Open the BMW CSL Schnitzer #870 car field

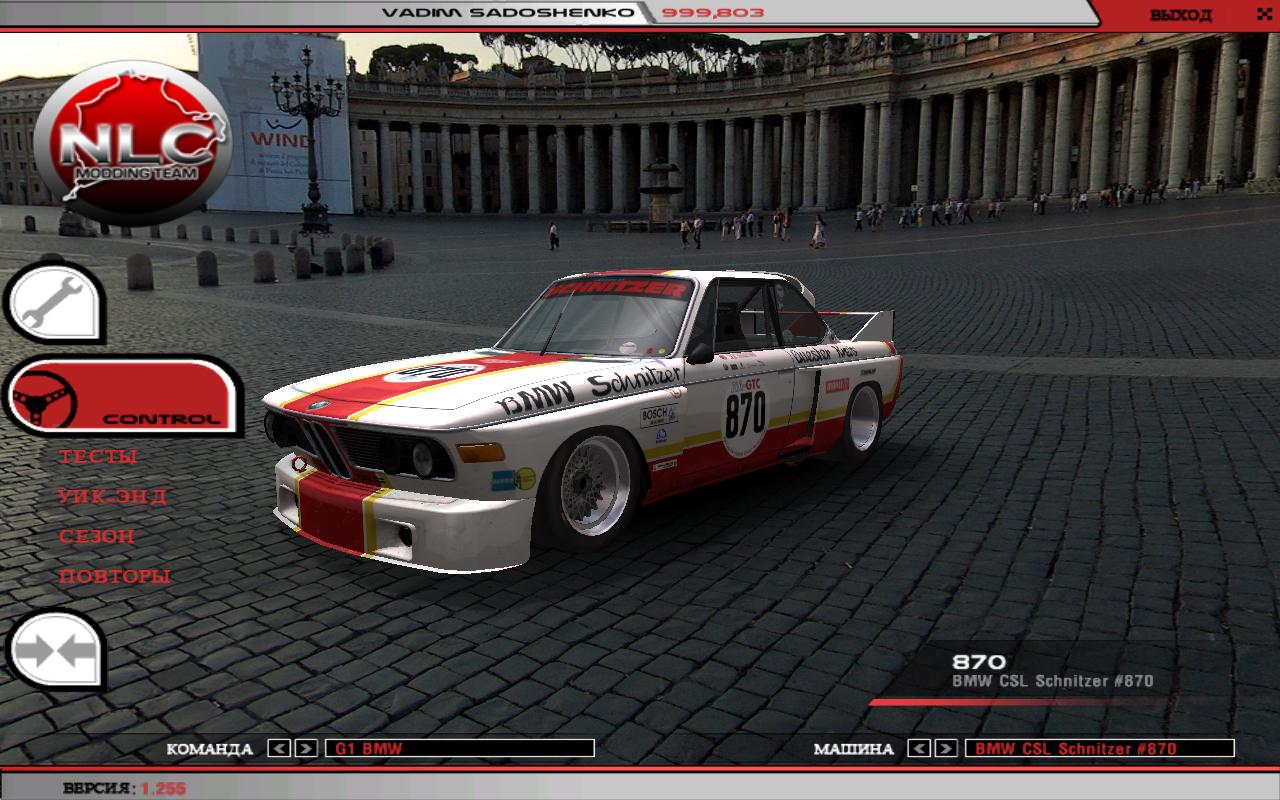tap(1099, 748)
